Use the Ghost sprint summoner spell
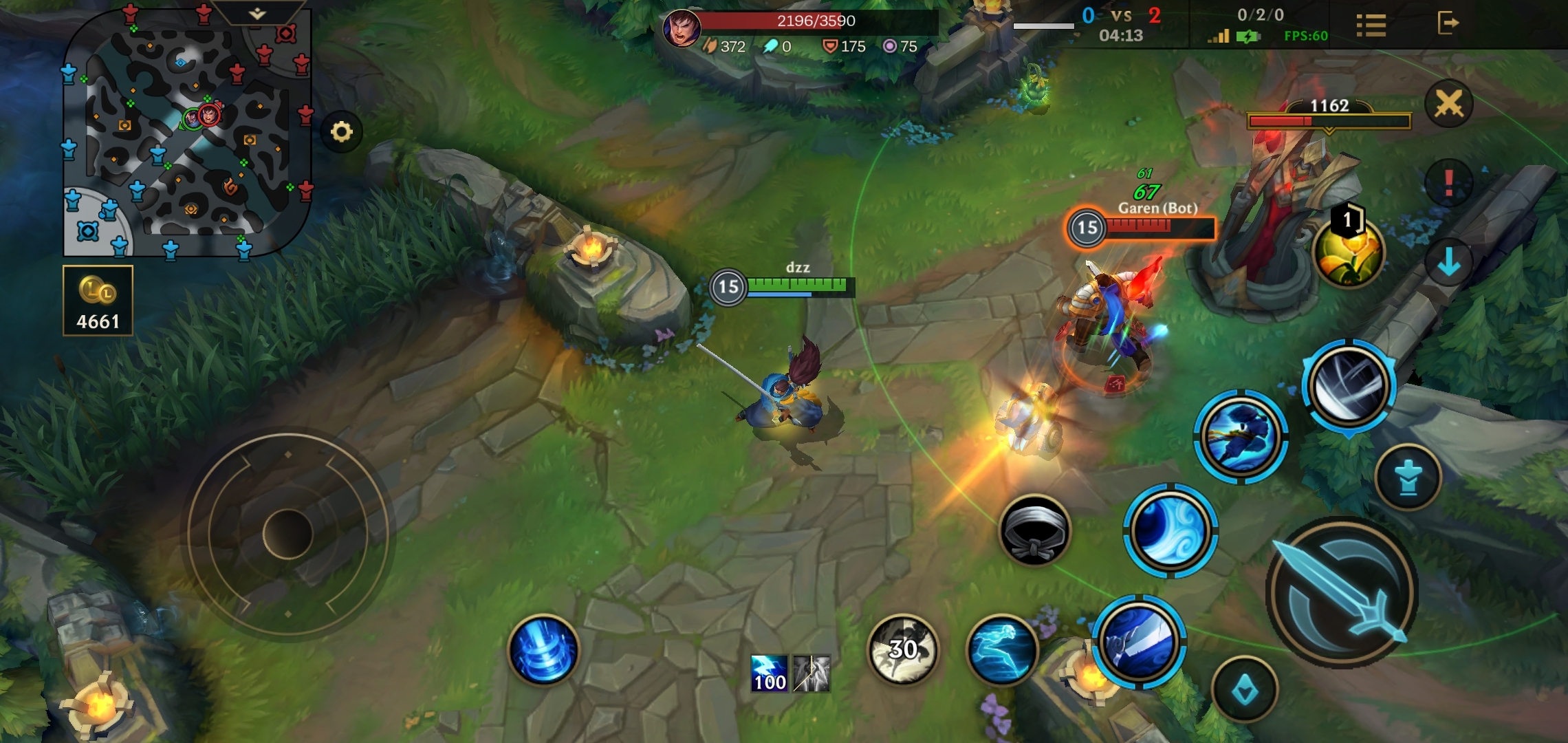The image size is (1568, 743). tap(1001, 649)
